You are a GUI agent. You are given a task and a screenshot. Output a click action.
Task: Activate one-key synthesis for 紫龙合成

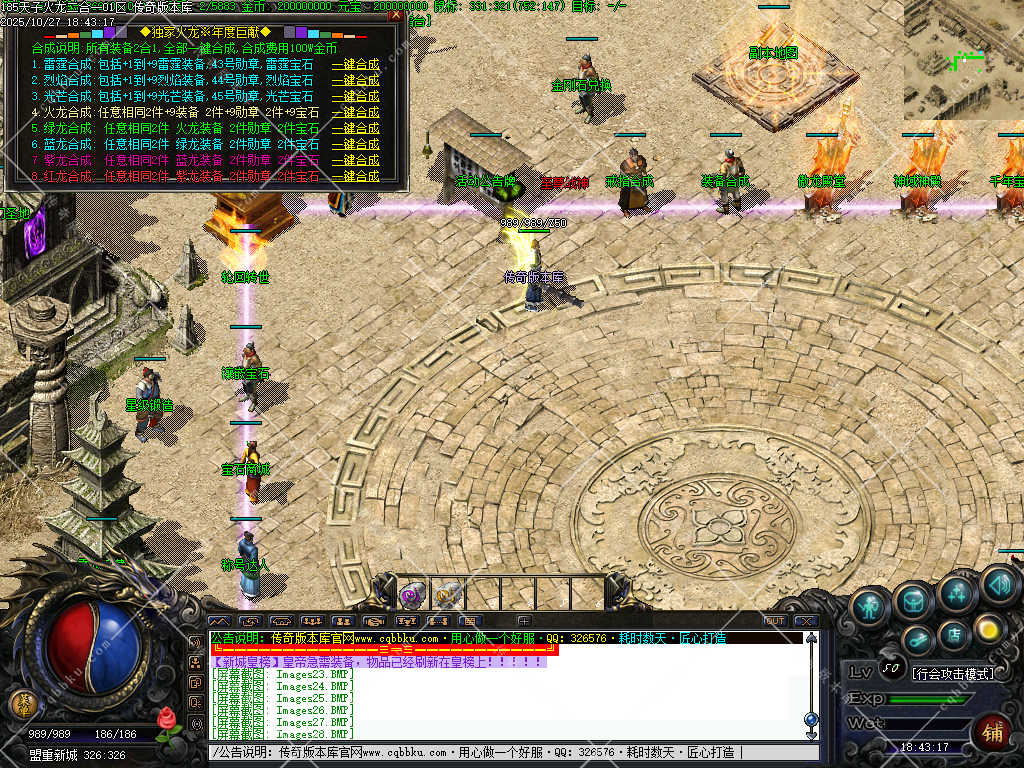tap(356, 160)
